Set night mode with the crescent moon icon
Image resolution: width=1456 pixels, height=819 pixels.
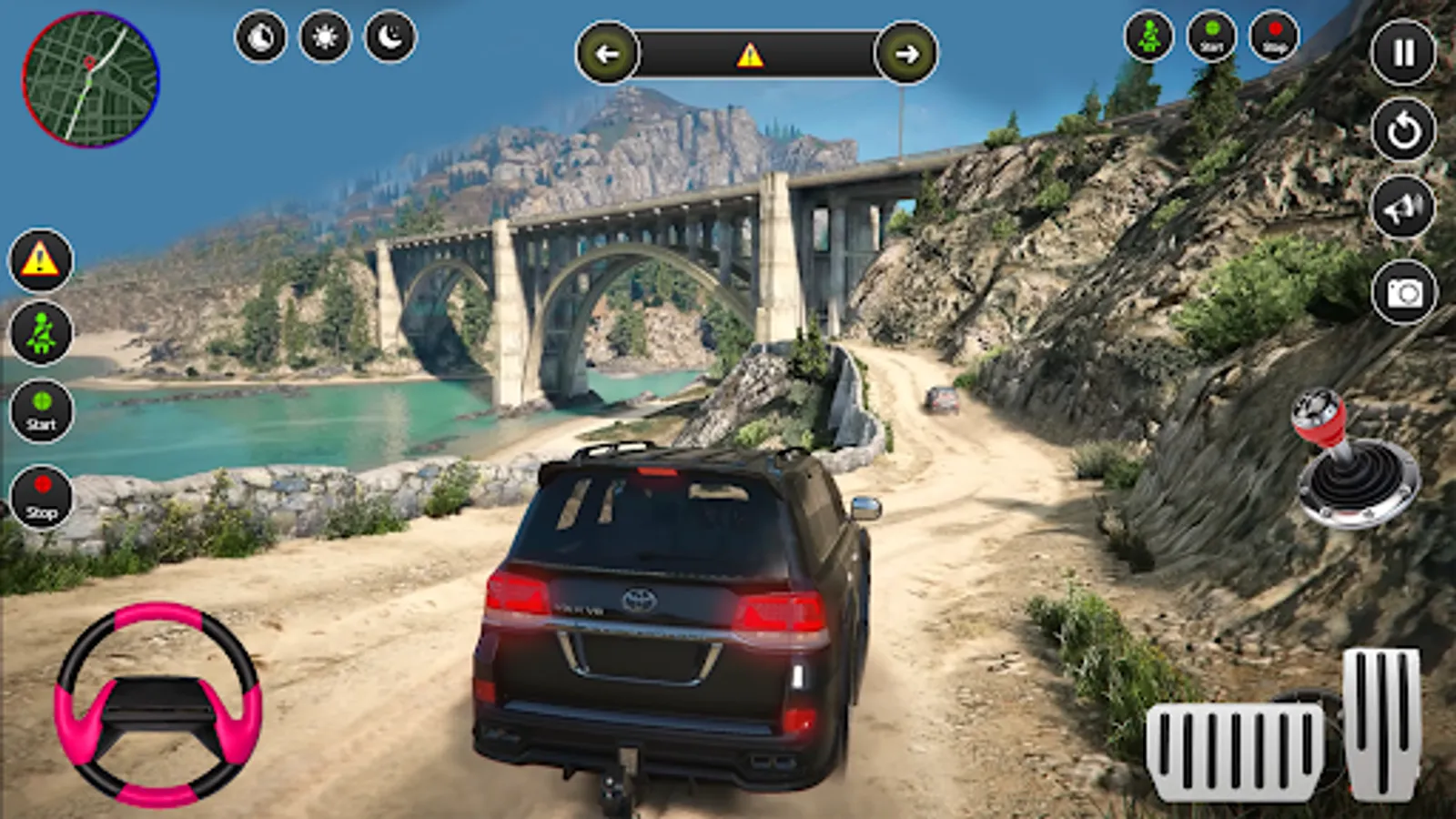[x=390, y=37]
